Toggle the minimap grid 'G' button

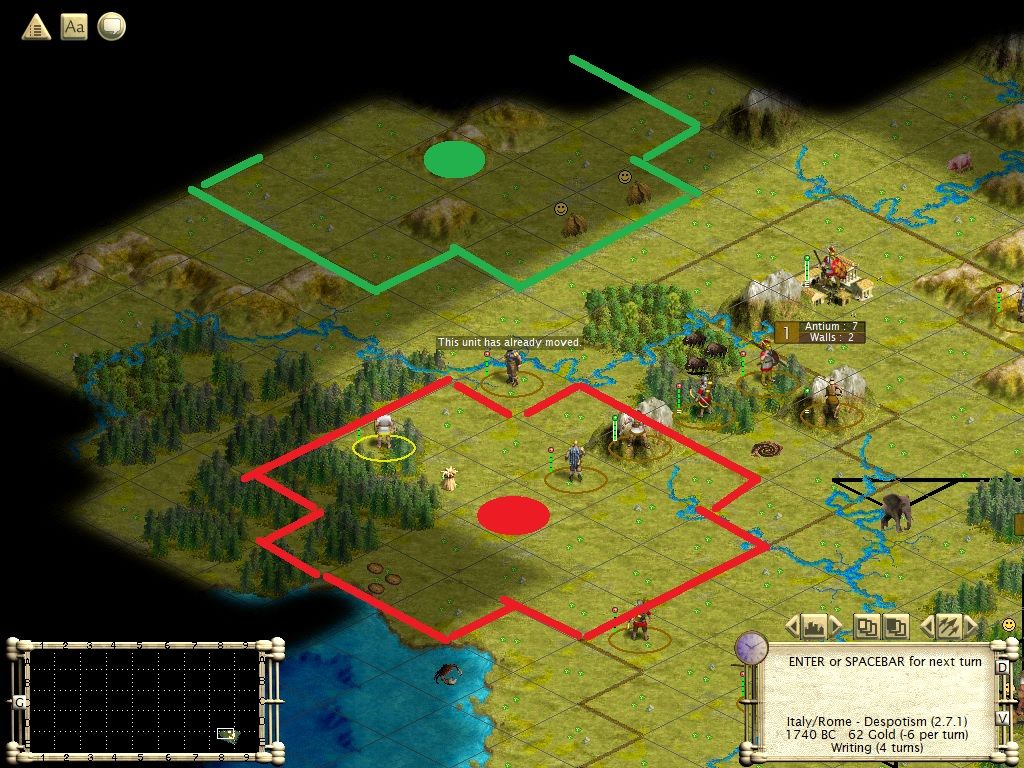pyautogui.click(x=19, y=702)
